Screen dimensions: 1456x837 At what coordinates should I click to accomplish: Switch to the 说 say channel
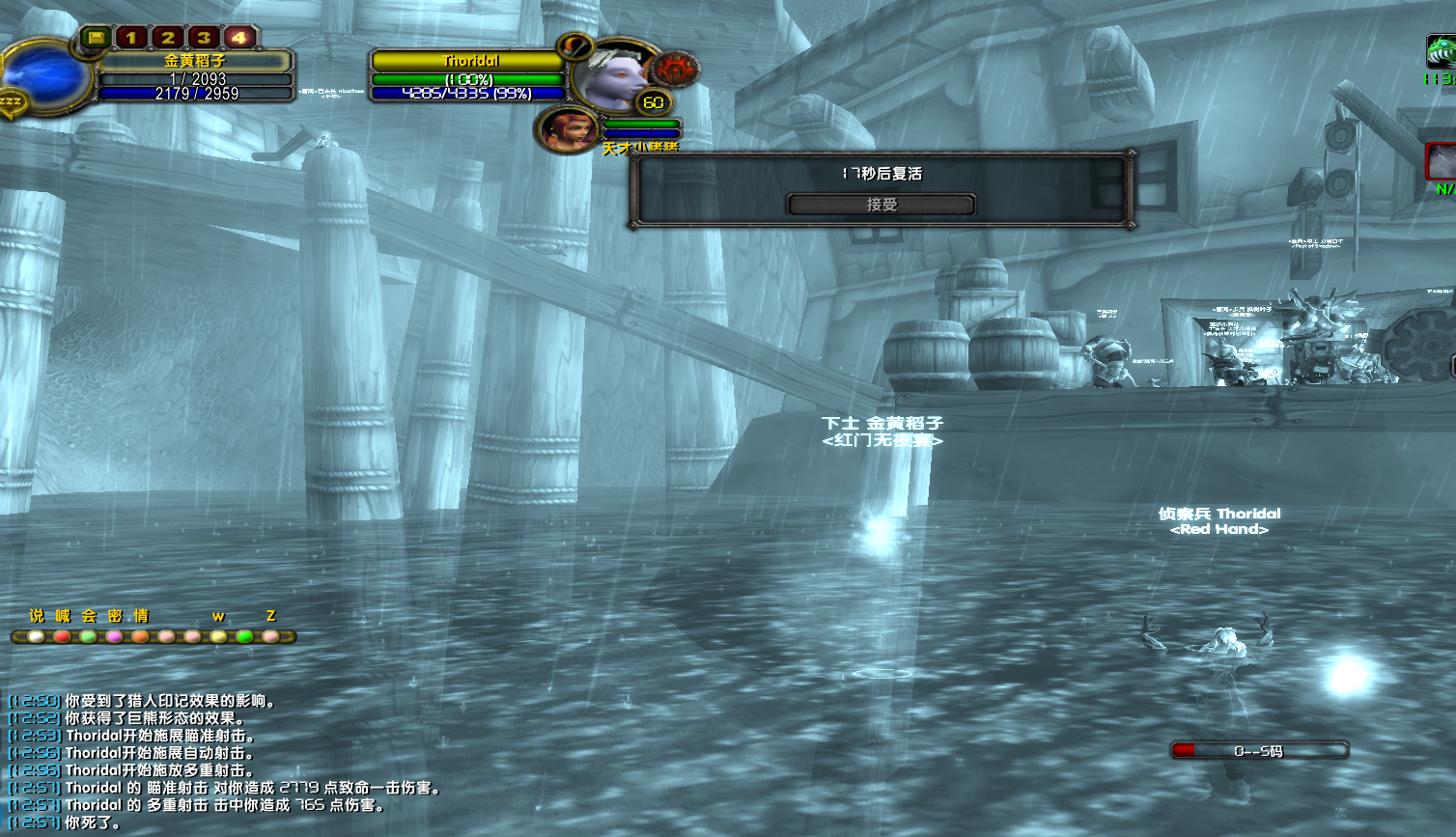[x=36, y=616]
